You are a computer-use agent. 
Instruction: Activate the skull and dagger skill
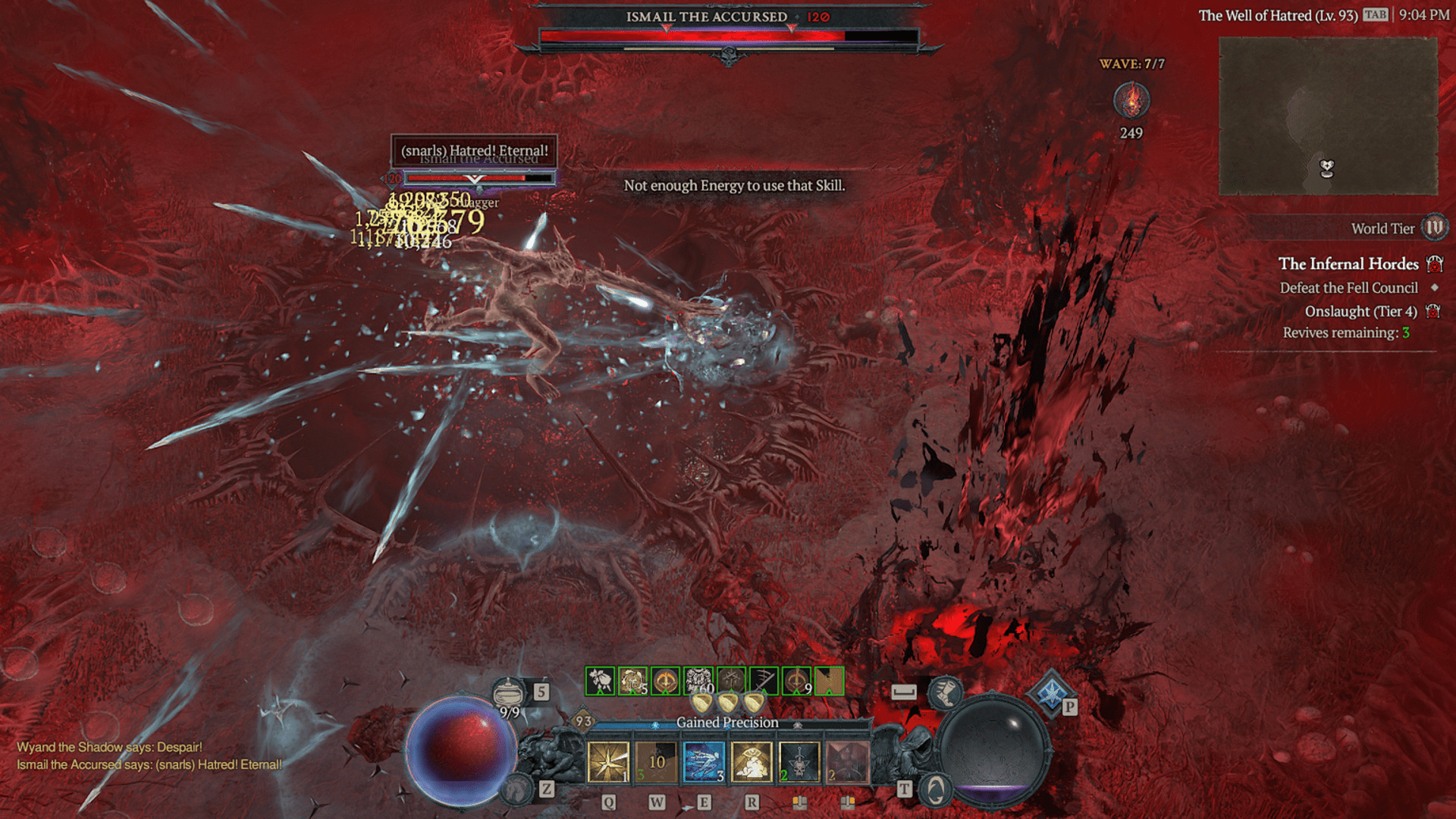coord(799,761)
